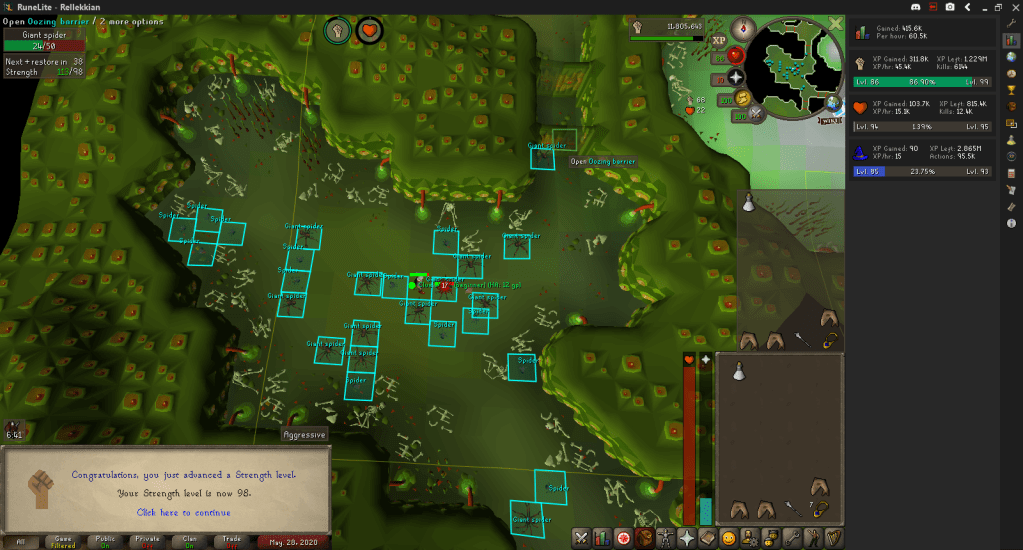Viewport: 1023px width, 550px height.
Task: Open the Combat Options tab
Action: [579, 538]
